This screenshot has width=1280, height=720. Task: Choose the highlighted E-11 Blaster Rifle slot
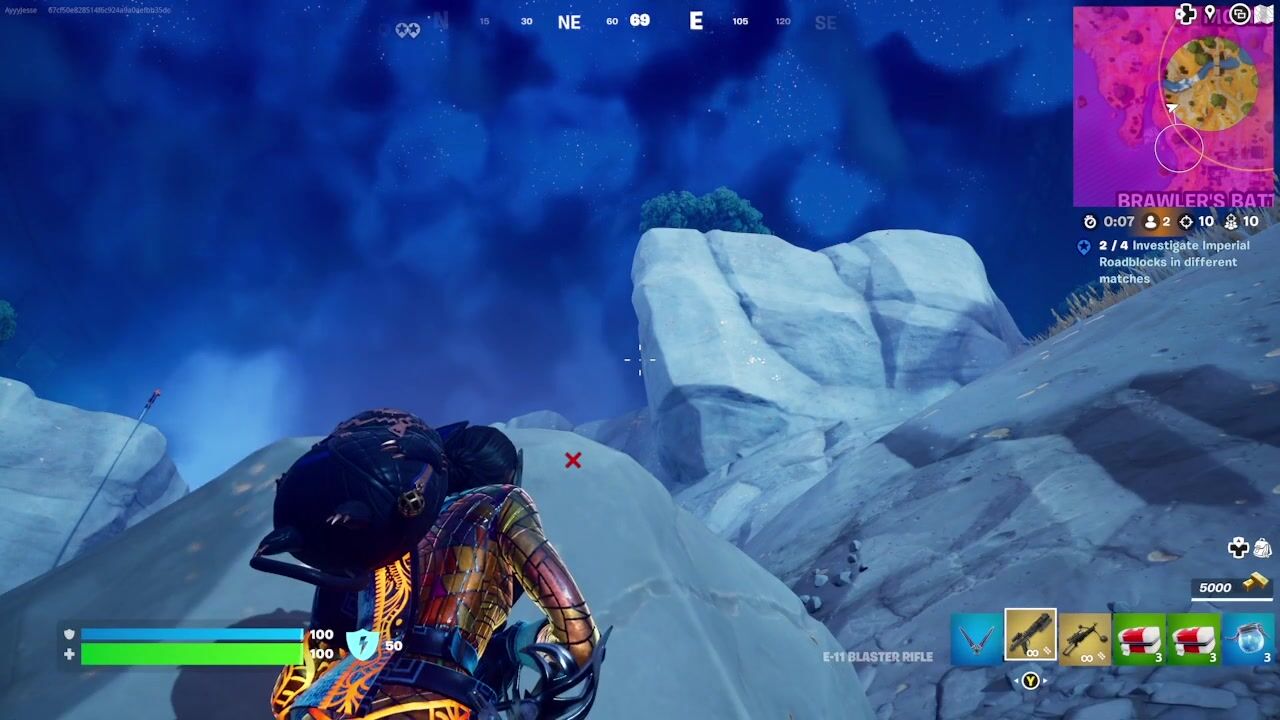click(x=1030, y=636)
